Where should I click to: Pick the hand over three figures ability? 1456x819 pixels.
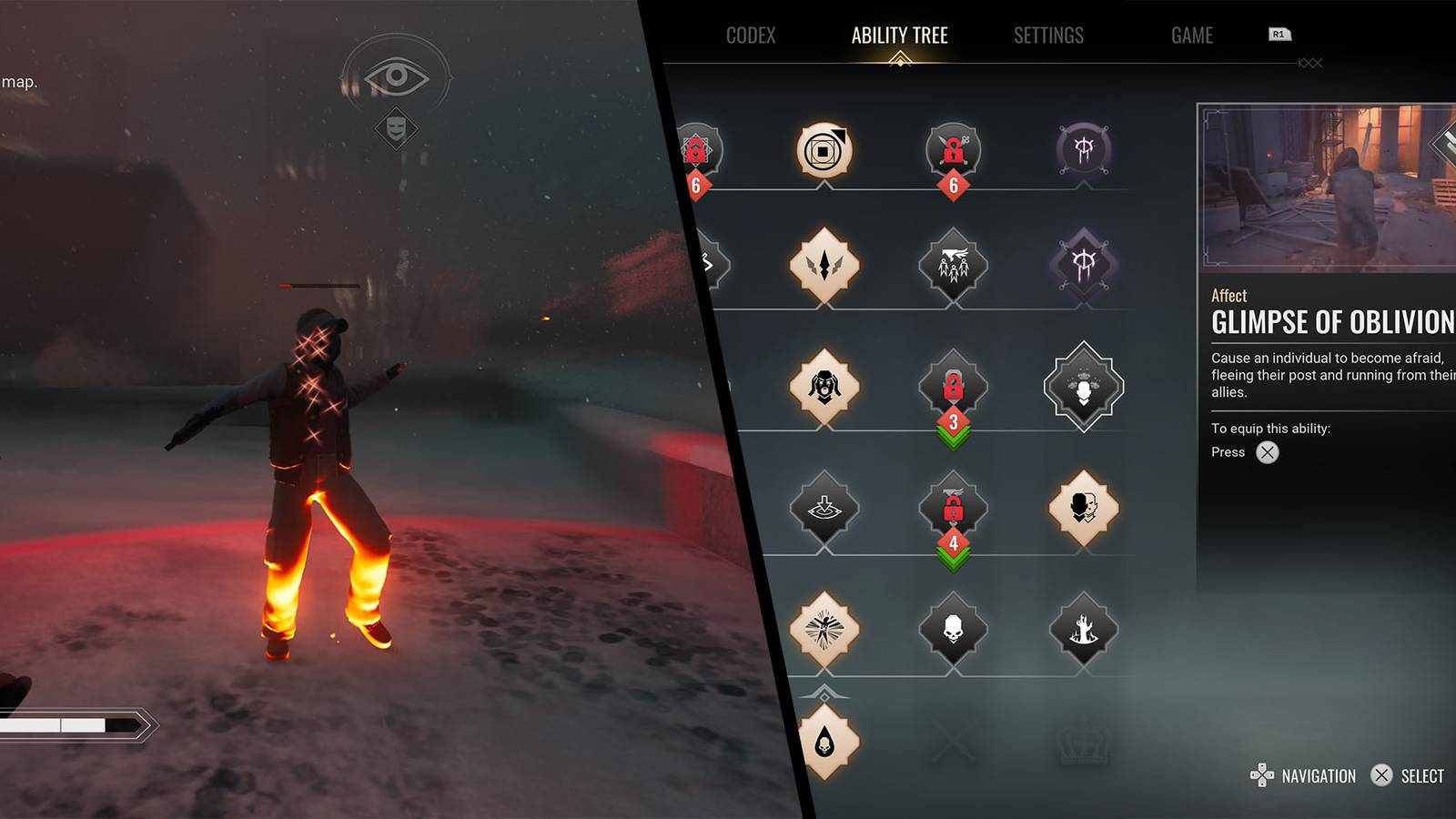click(x=953, y=266)
